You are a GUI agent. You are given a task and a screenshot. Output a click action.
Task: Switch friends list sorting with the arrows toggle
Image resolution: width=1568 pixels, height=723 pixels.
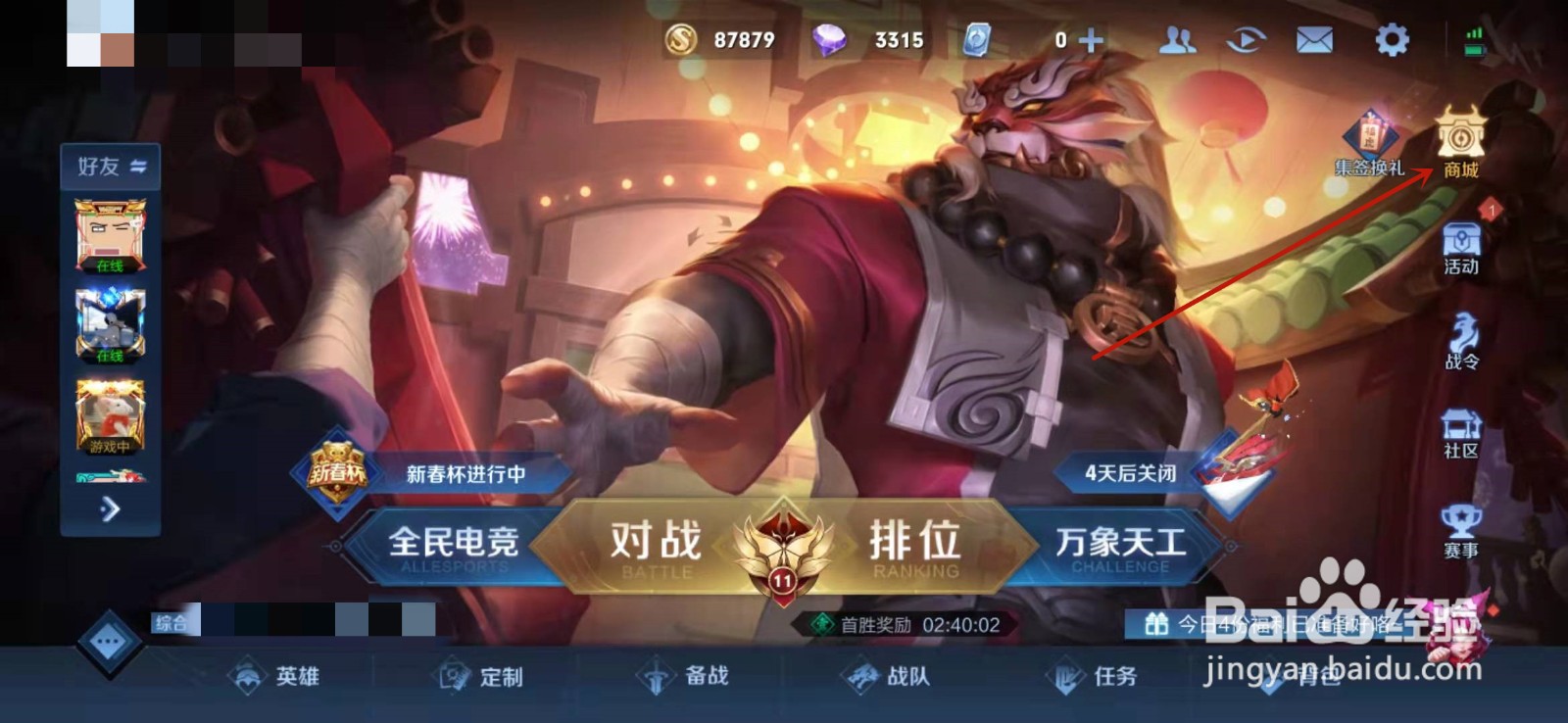pos(137,166)
